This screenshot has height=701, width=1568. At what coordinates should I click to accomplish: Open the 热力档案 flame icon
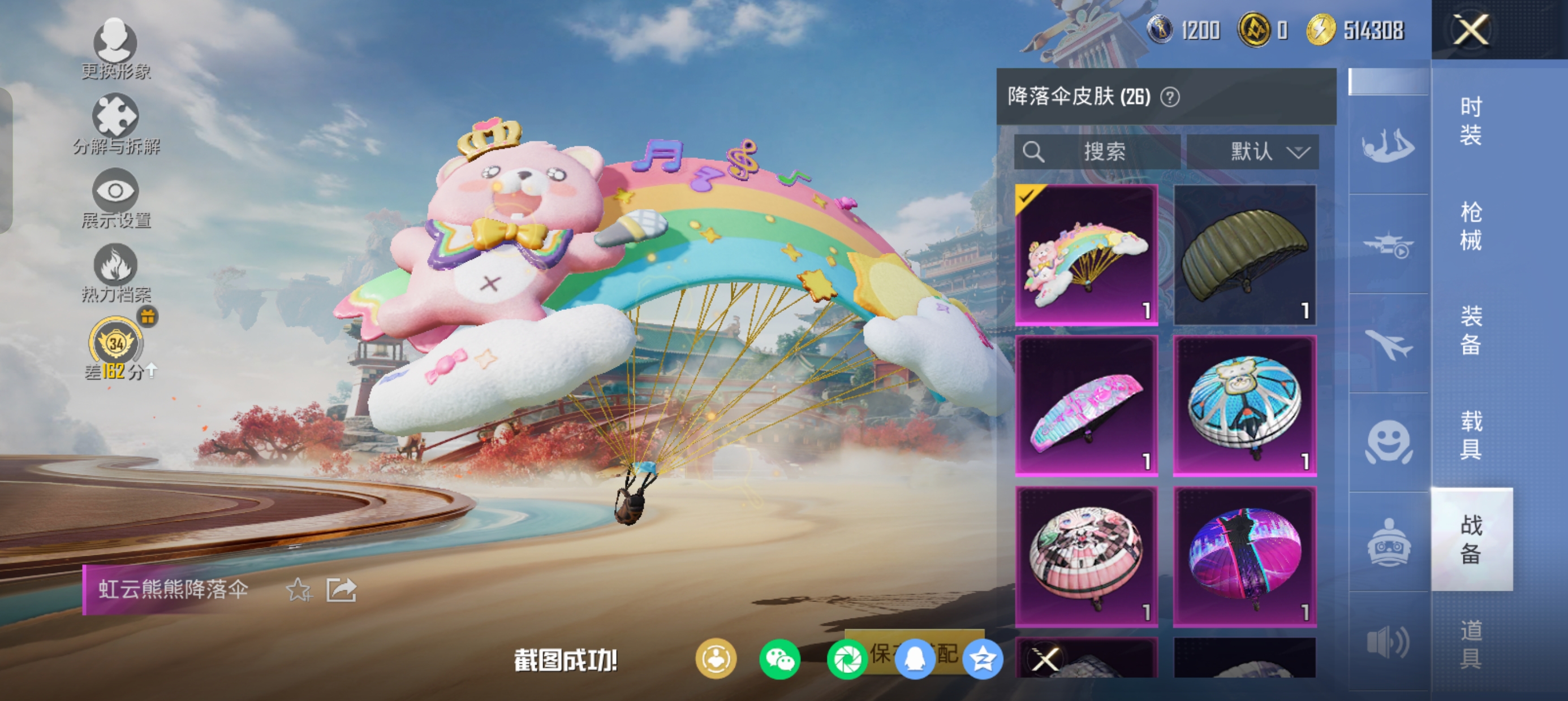pos(115,272)
